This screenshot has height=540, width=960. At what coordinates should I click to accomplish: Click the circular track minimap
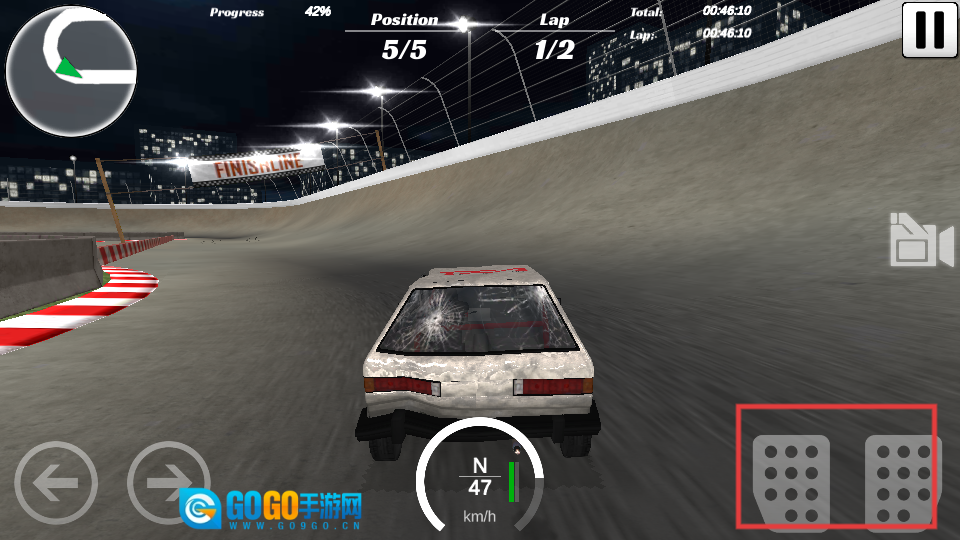(71, 70)
